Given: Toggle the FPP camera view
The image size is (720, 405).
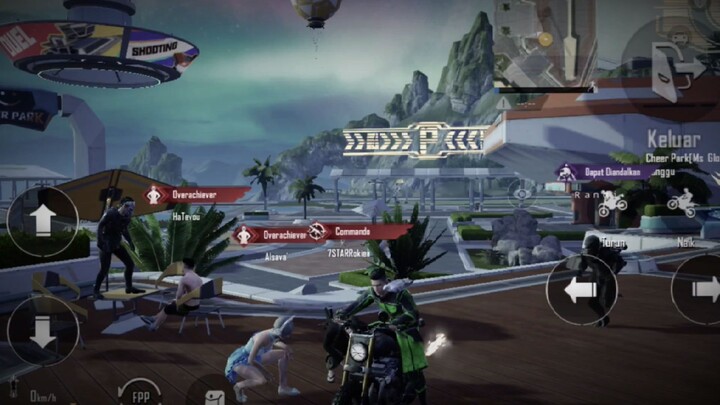Looking at the screenshot, I should pyautogui.click(x=141, y=393).
